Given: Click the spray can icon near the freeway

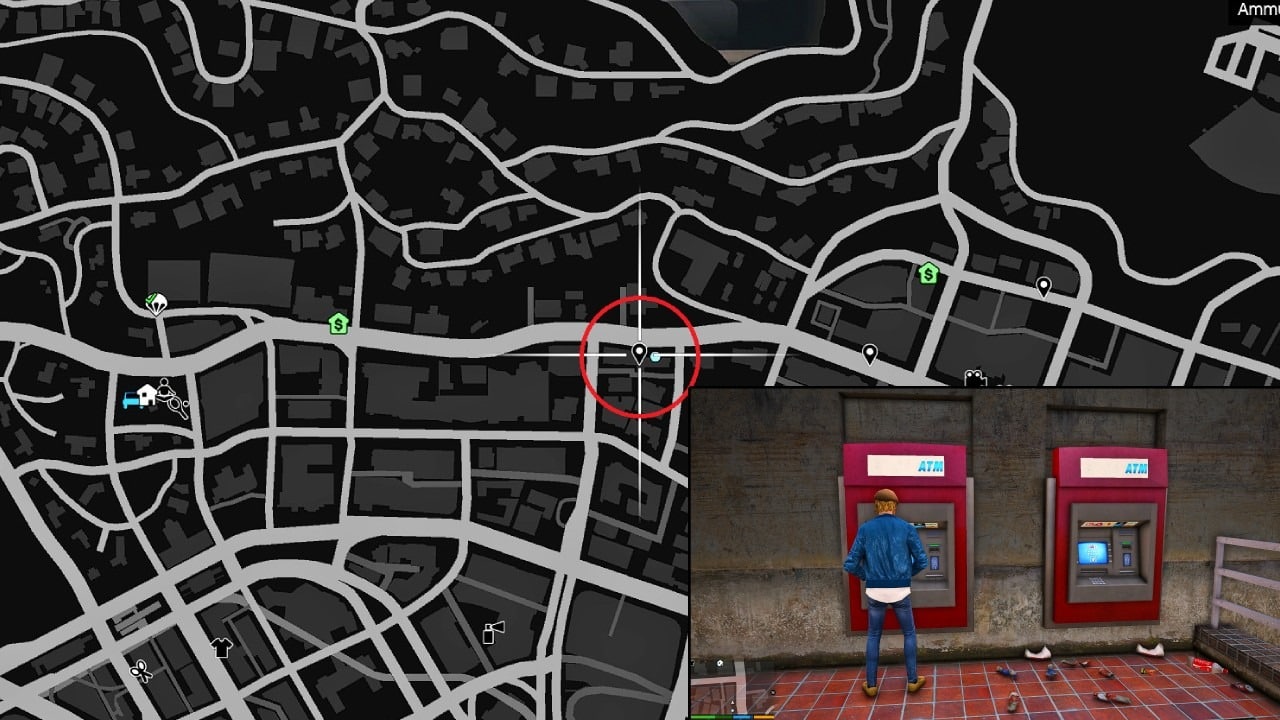Looking at the screenshot, I should (489, 633).
